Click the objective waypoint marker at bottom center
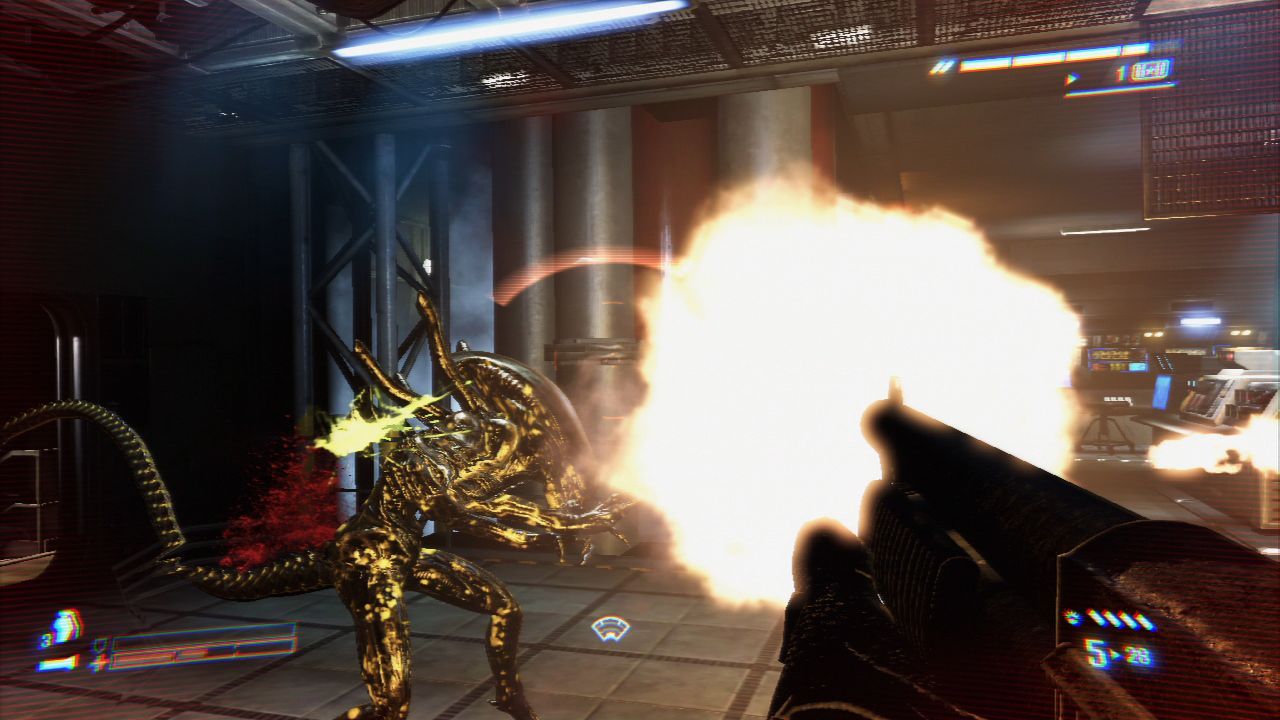Screen dimensions: 1280x720 coord(610,626)
